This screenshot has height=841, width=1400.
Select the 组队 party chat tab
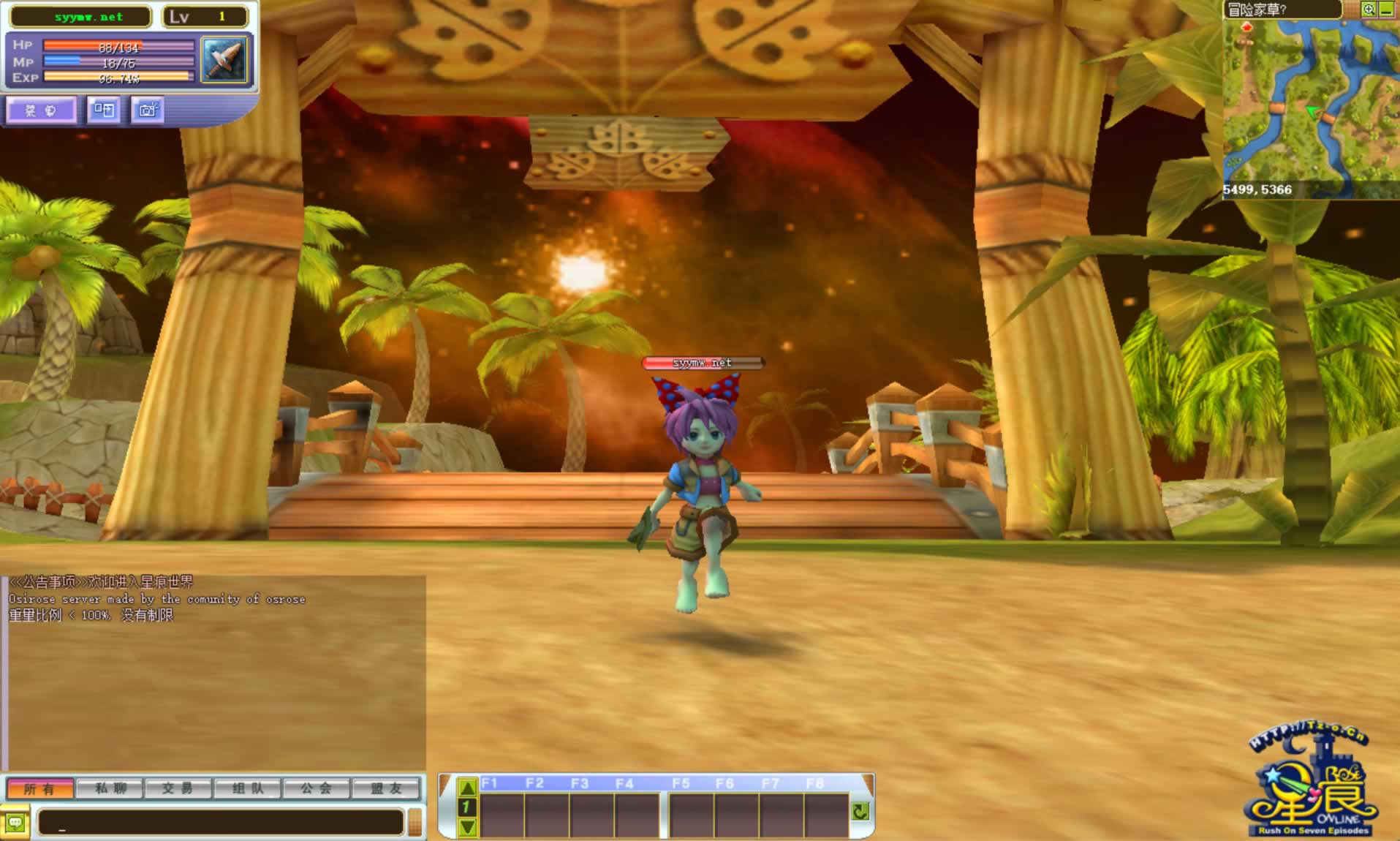click(x=247, y=788)
